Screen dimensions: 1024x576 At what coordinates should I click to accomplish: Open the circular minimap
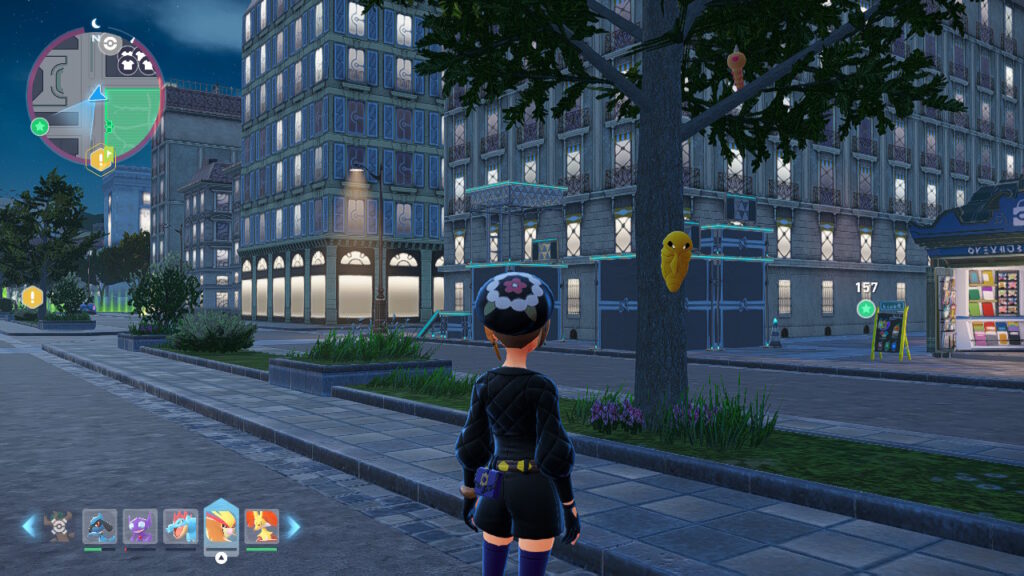pos(96,96)
